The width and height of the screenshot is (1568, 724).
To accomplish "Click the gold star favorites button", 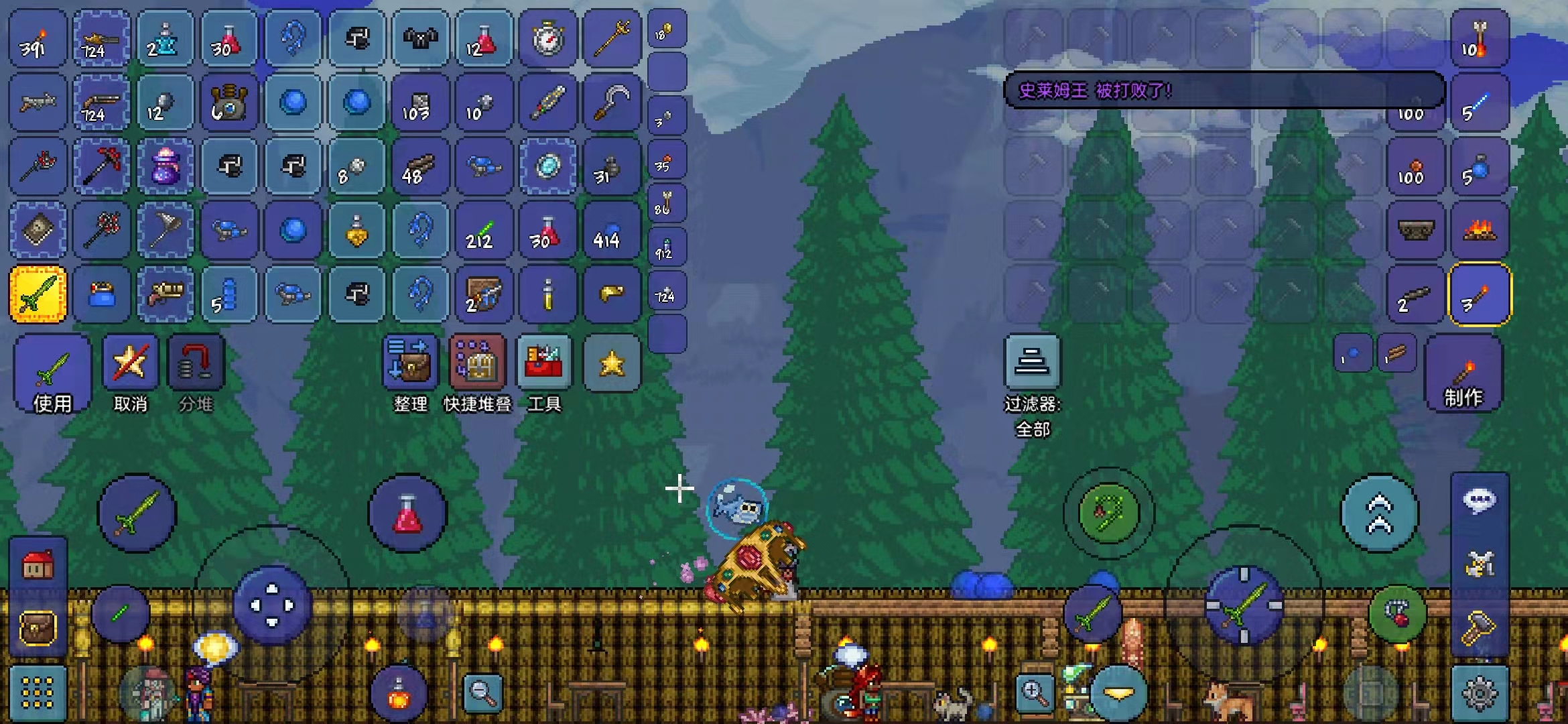I will 612,363.
